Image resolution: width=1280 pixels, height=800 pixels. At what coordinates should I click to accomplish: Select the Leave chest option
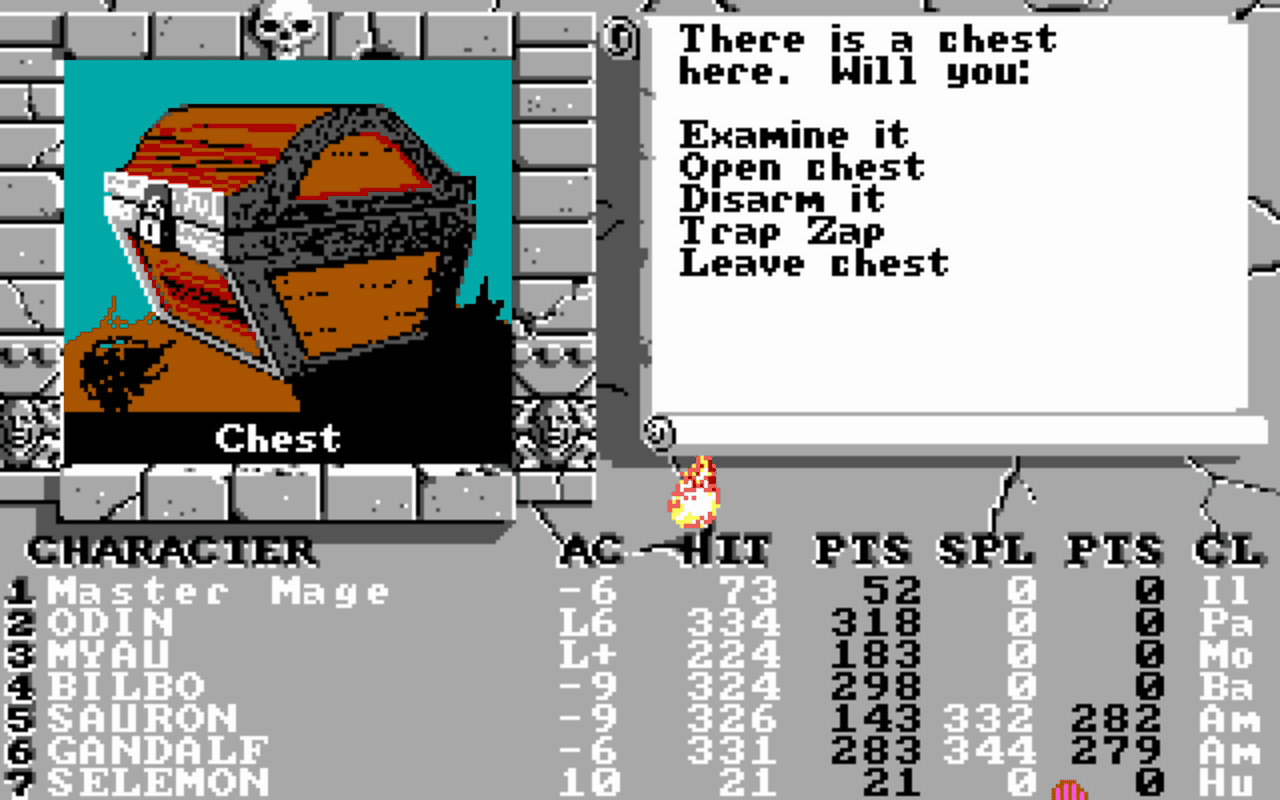(812, 263)
